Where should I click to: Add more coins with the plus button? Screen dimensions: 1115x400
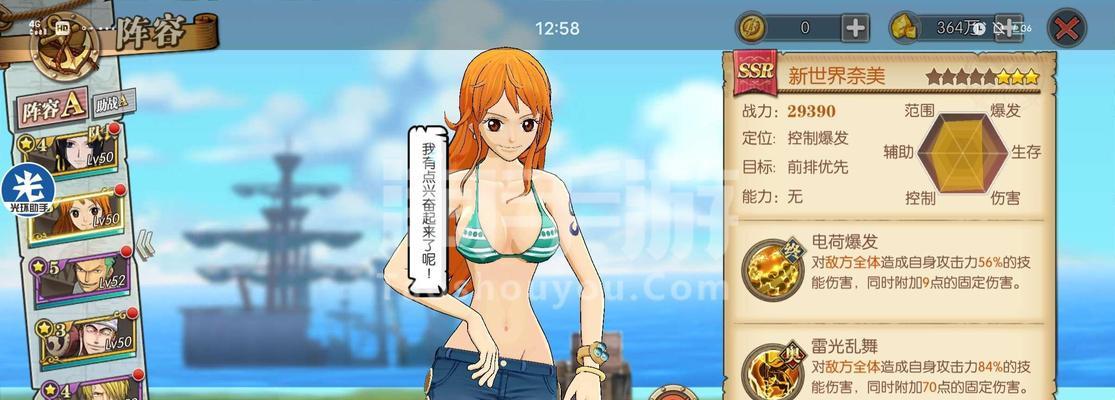click(856, 28)
